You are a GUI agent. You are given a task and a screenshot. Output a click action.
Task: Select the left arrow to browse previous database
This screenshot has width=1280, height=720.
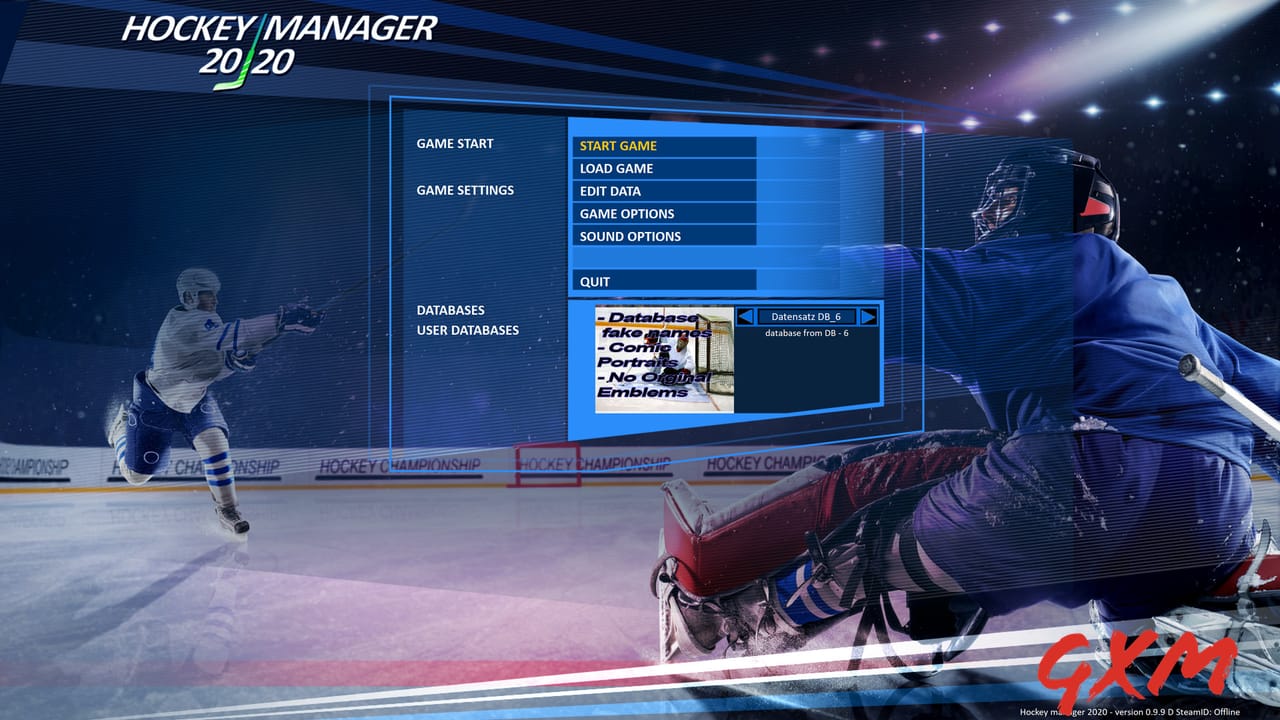745,316
